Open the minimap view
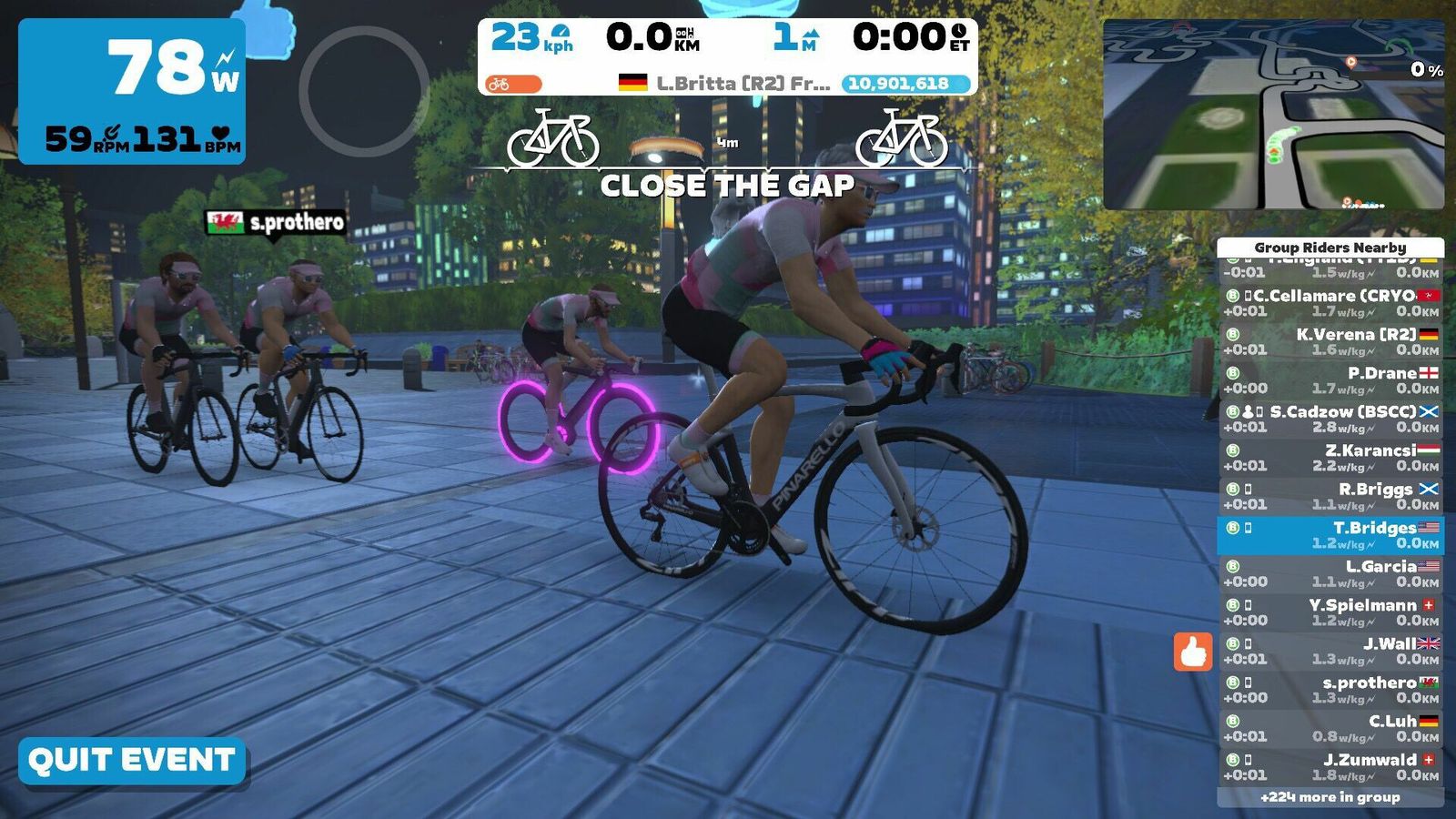 pos(1273,116)
